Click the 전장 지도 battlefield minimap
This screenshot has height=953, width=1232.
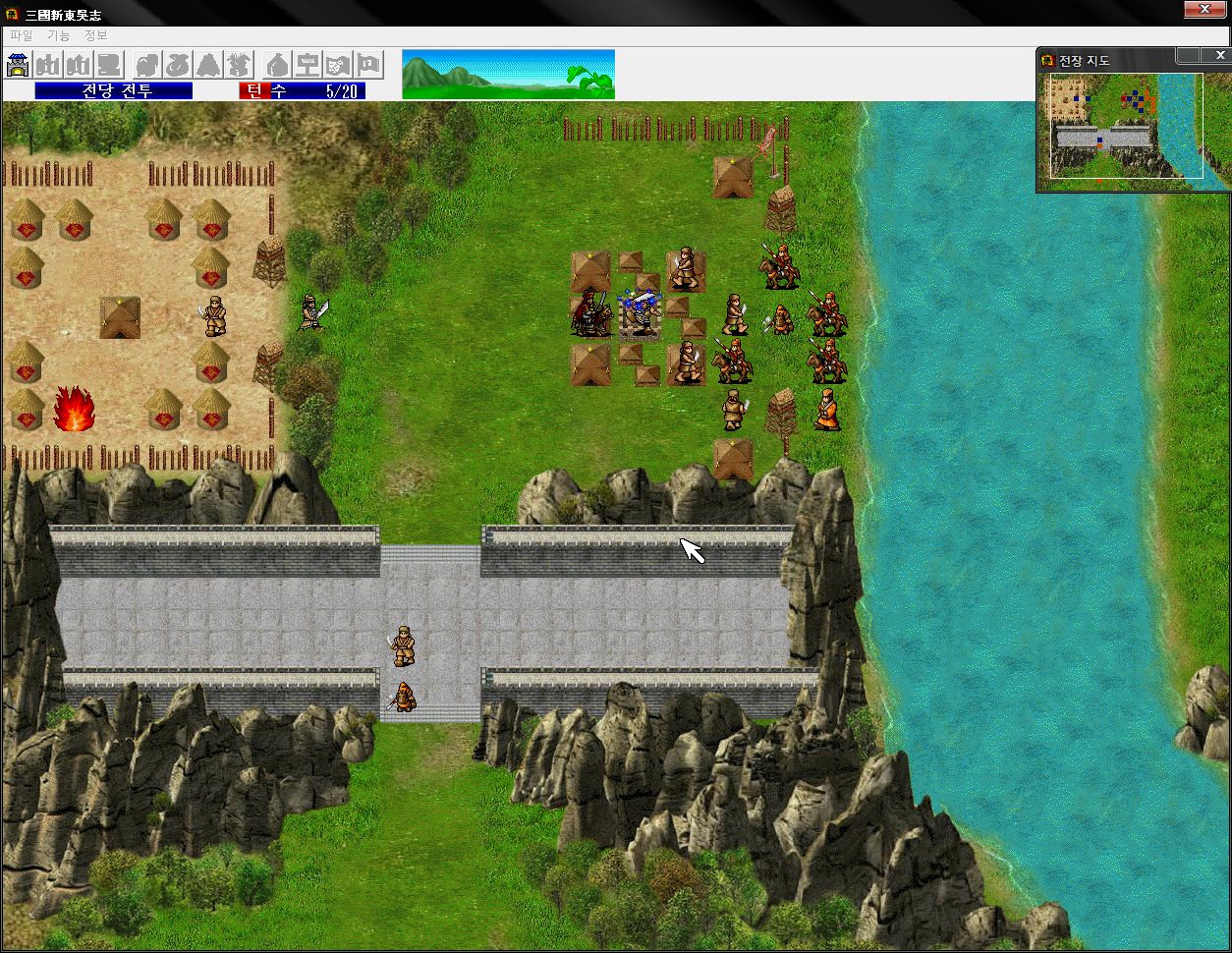[1126, 126]
